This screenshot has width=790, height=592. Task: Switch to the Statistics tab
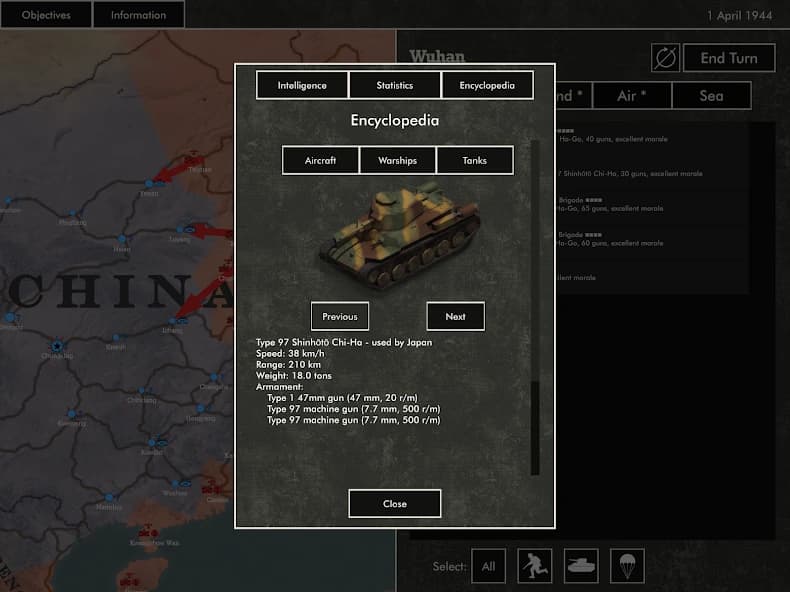pyautogui.click(x=395, y=85)
